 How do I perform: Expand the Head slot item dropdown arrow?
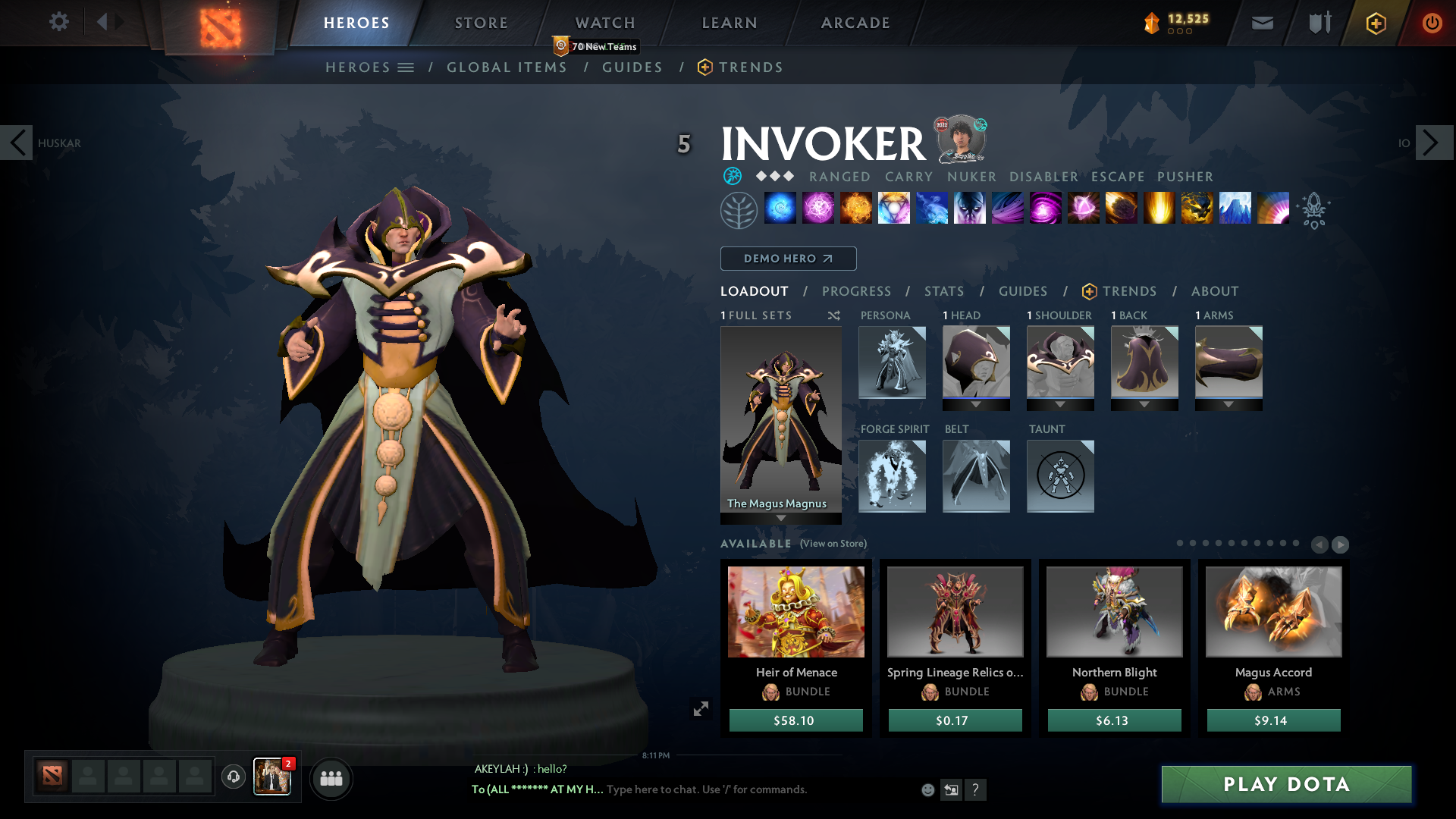click(x=976, y=403)
